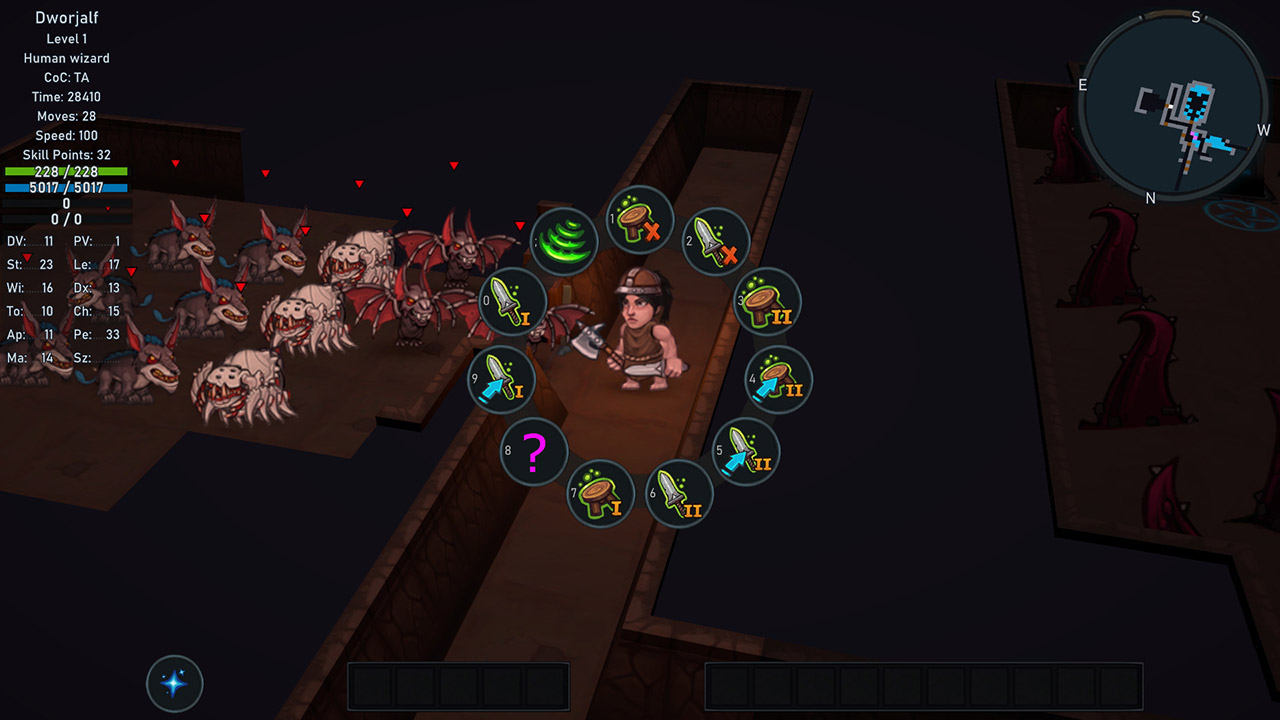Select the stump with blue arrow tier II
1280x720 pixels.
tap(779, 380)
